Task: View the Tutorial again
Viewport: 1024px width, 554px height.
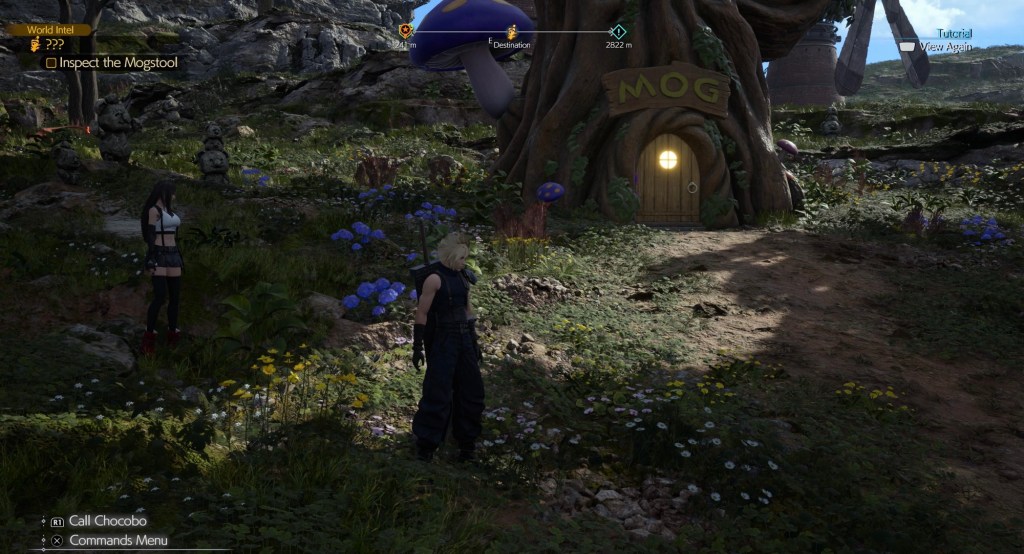Action: point(944,46)
